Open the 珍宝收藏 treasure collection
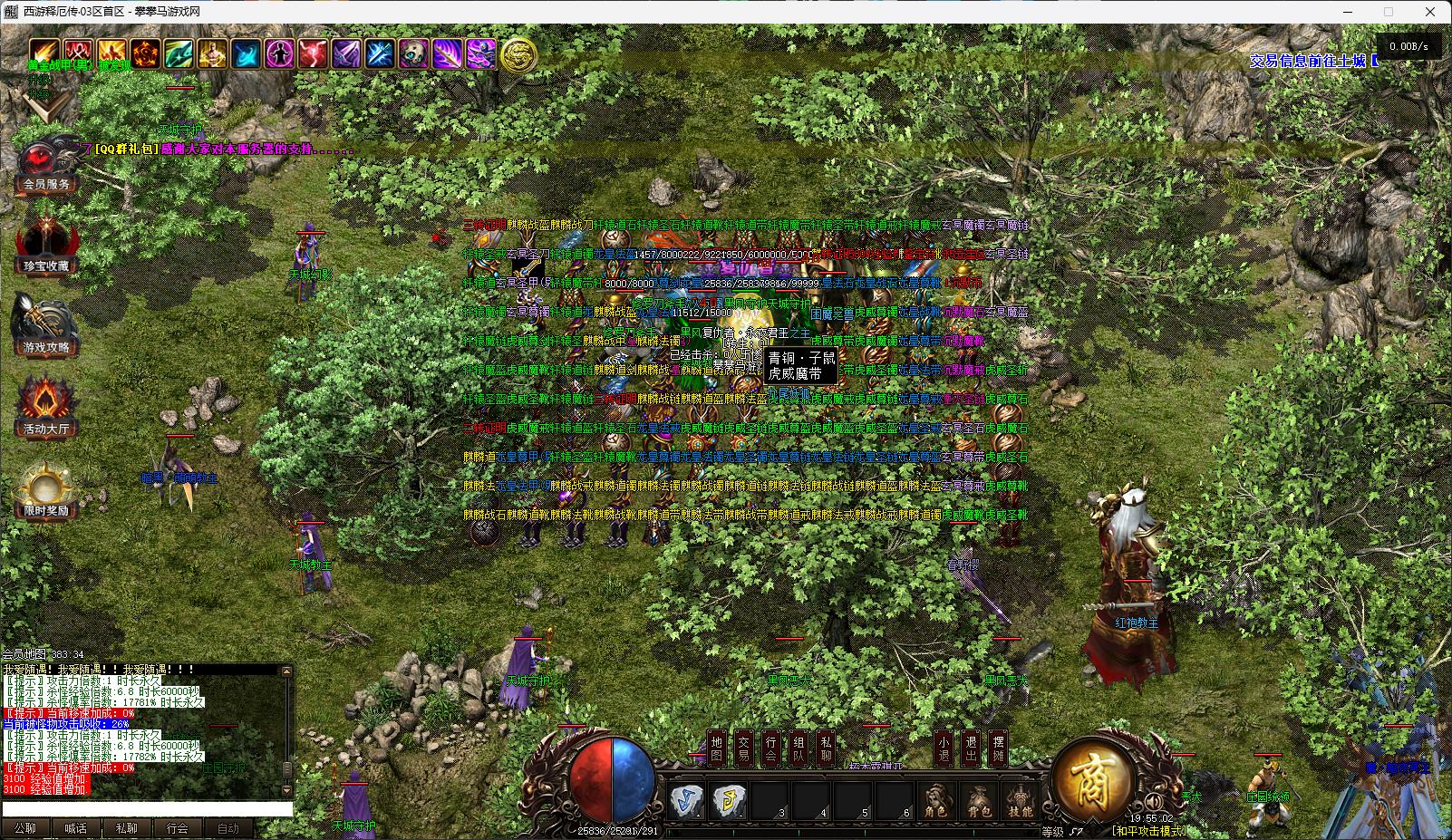The image size is (1452, 840). 45,246
